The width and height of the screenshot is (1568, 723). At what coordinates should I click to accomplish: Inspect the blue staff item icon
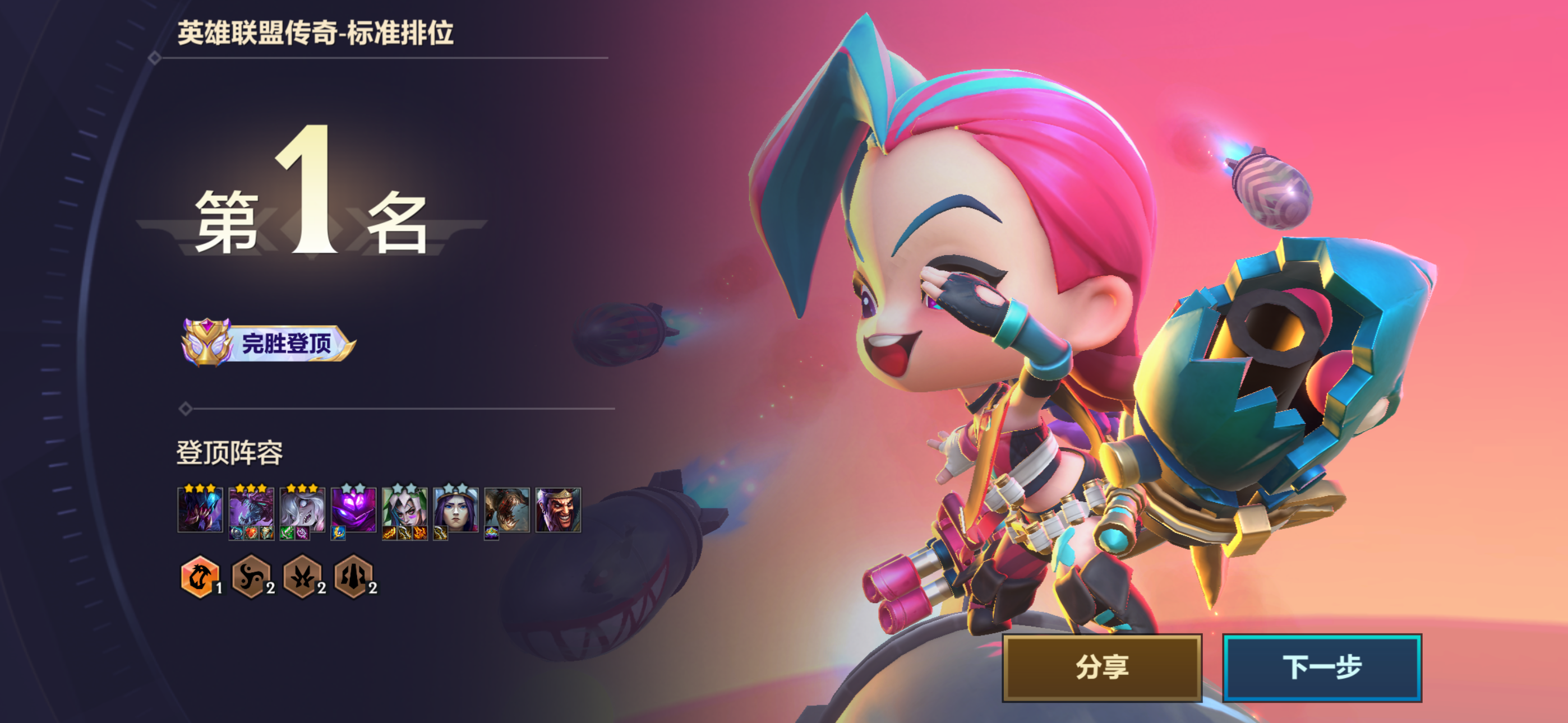(338, 534)
